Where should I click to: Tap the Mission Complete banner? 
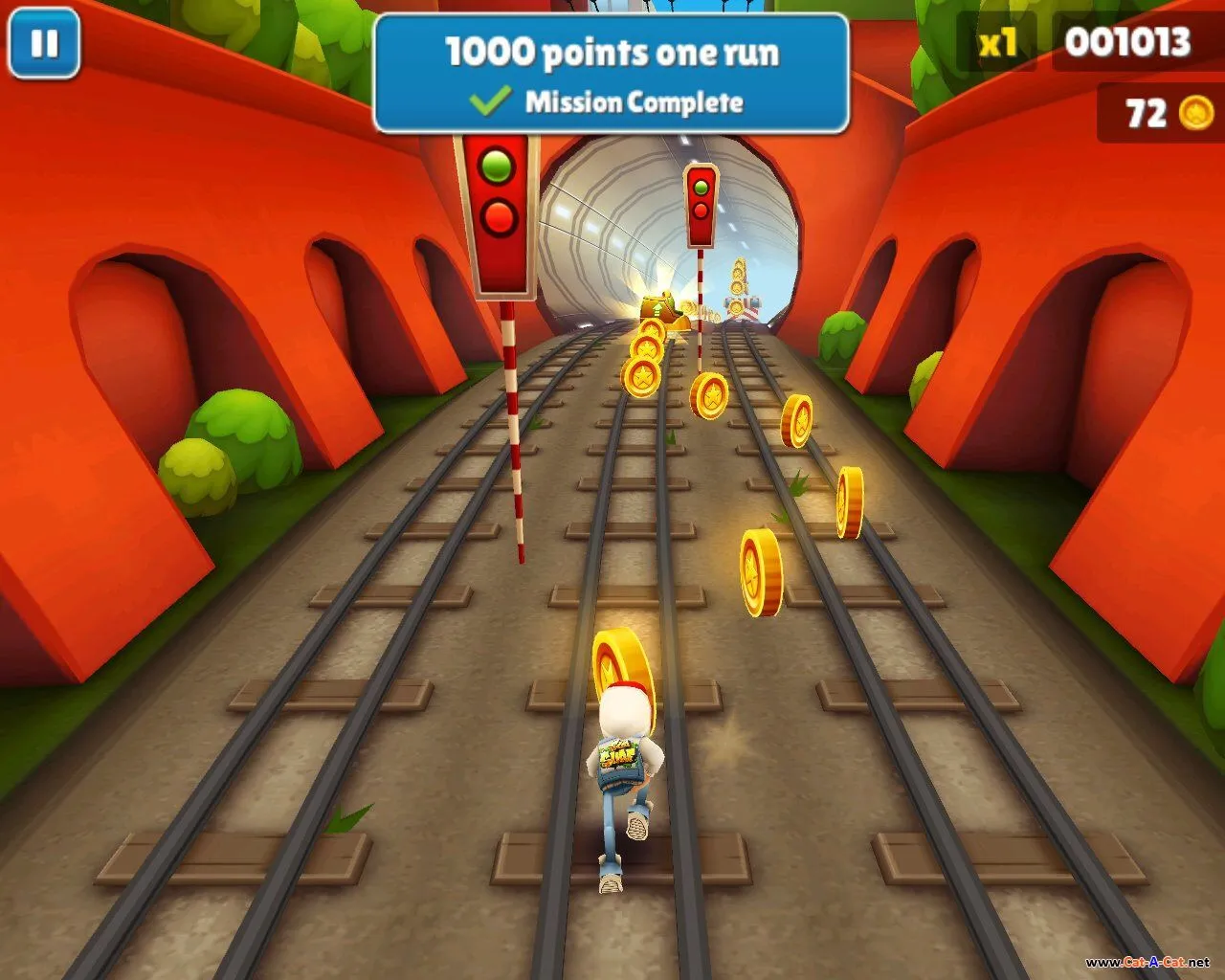611,75
